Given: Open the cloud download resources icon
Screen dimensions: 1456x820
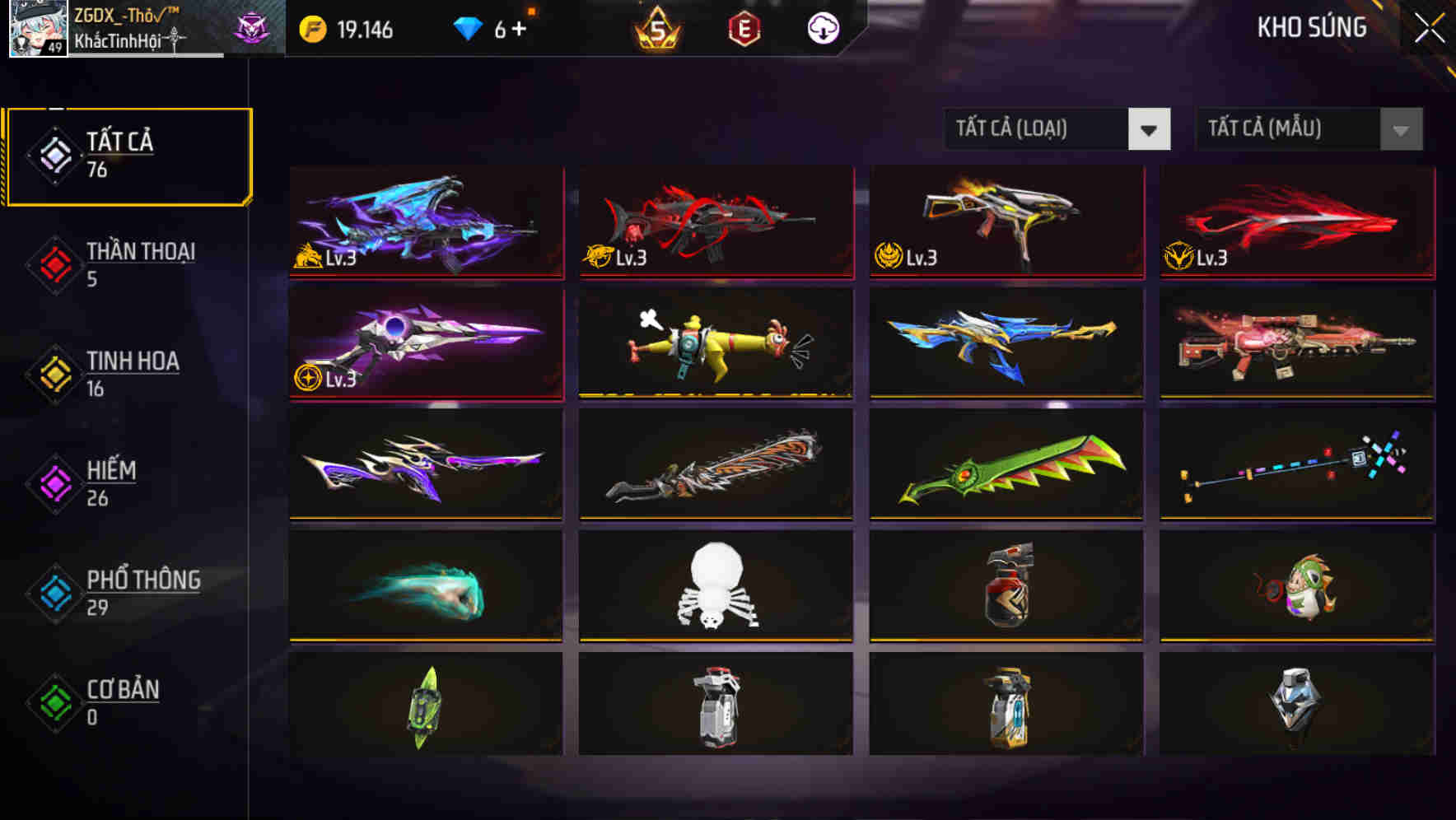Looking at the screenshot, I should (x=823, y=28).
